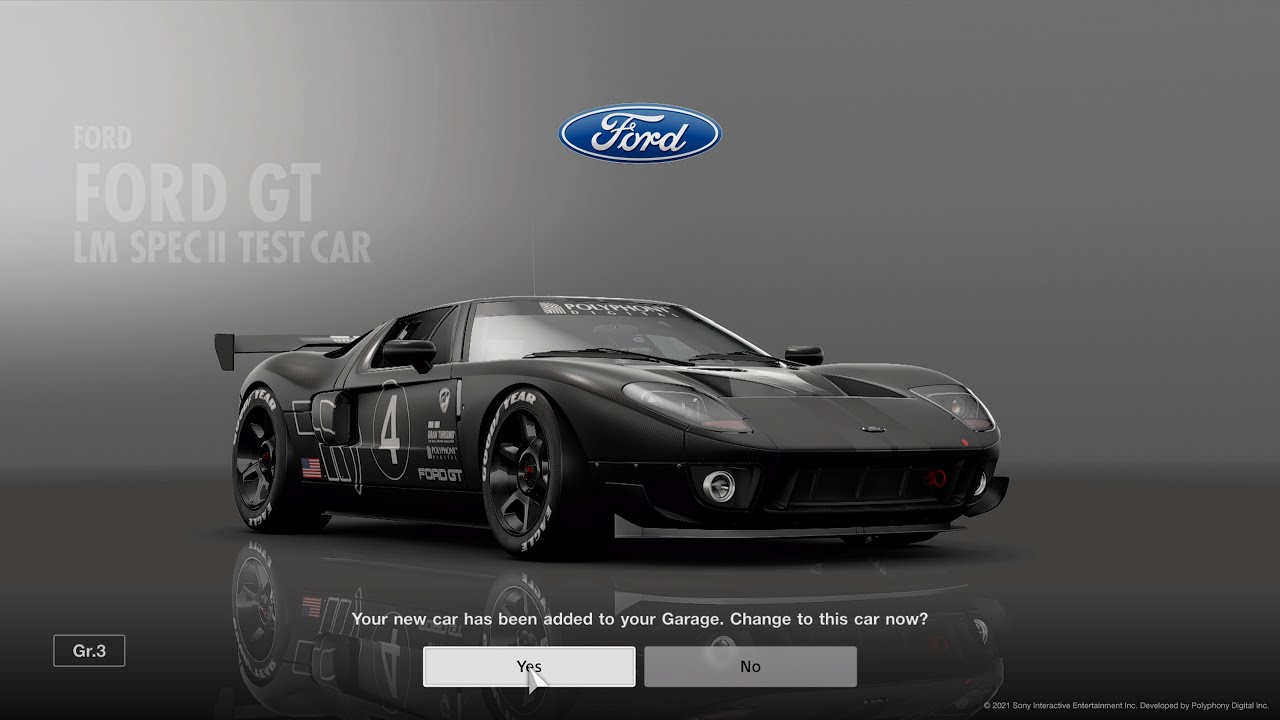Click the Ford oval logo

point(638,133)
